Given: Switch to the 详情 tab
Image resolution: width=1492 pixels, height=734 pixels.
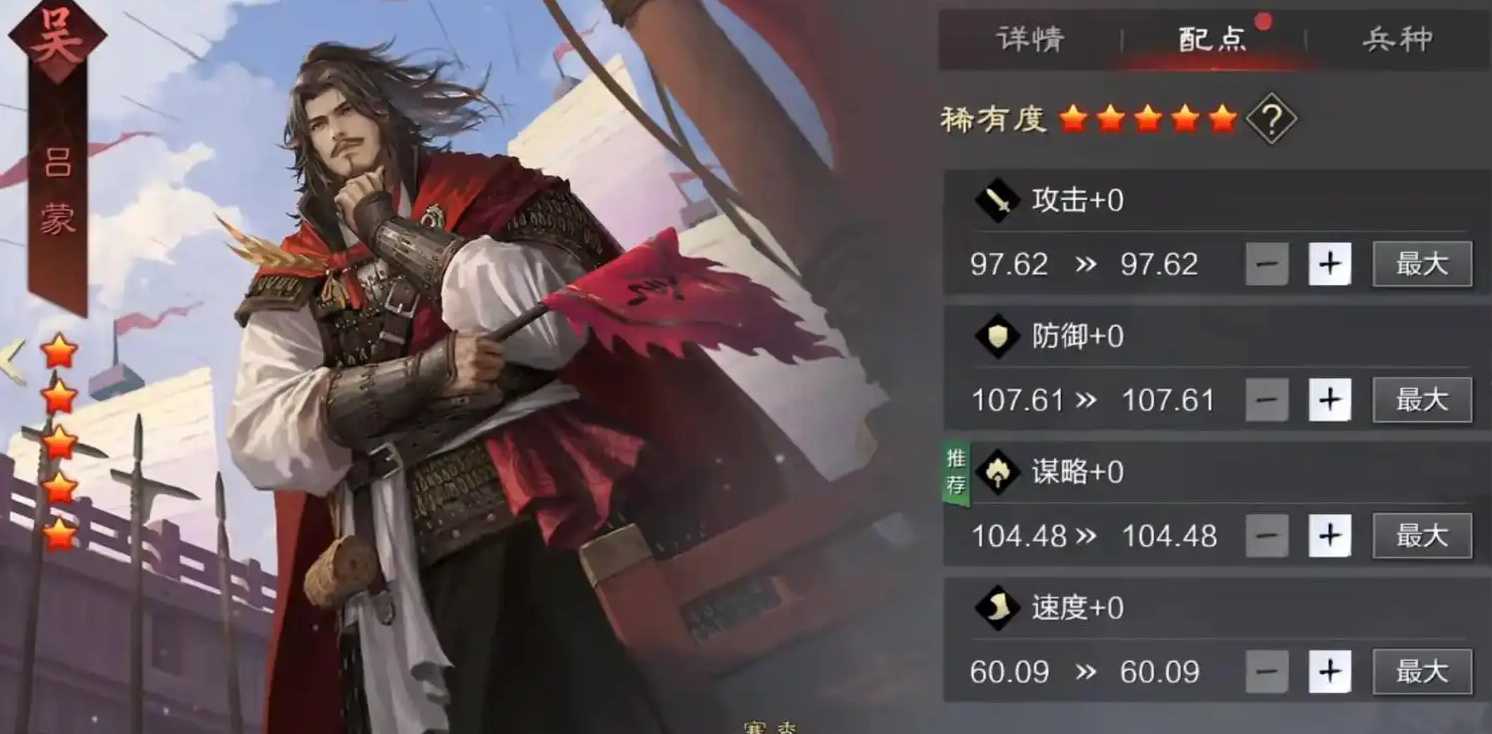Looking at the screenshot, I should pos(1030,39).
